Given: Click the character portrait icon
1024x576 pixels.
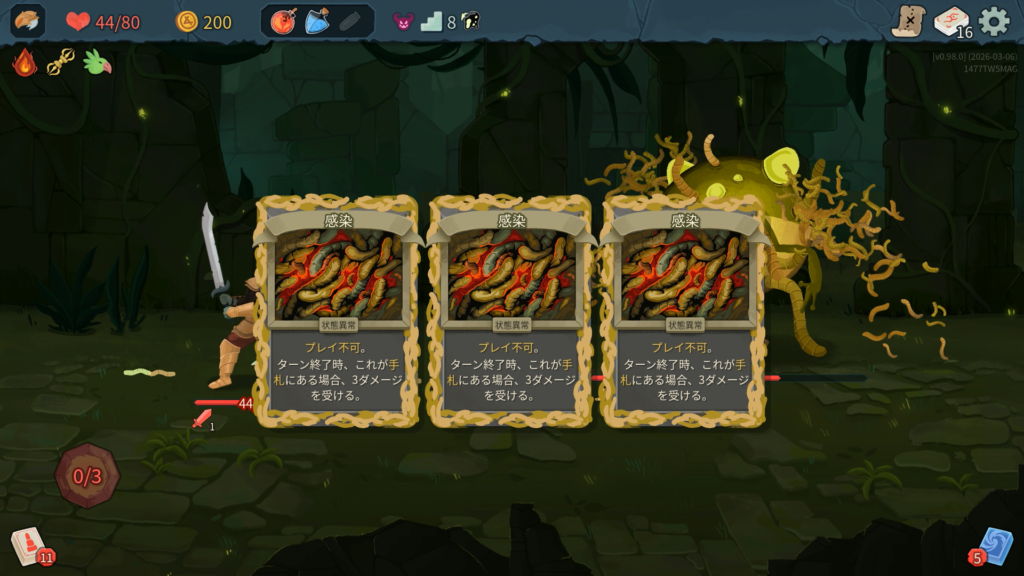Looking at the screenshot, I should [28, 21].
